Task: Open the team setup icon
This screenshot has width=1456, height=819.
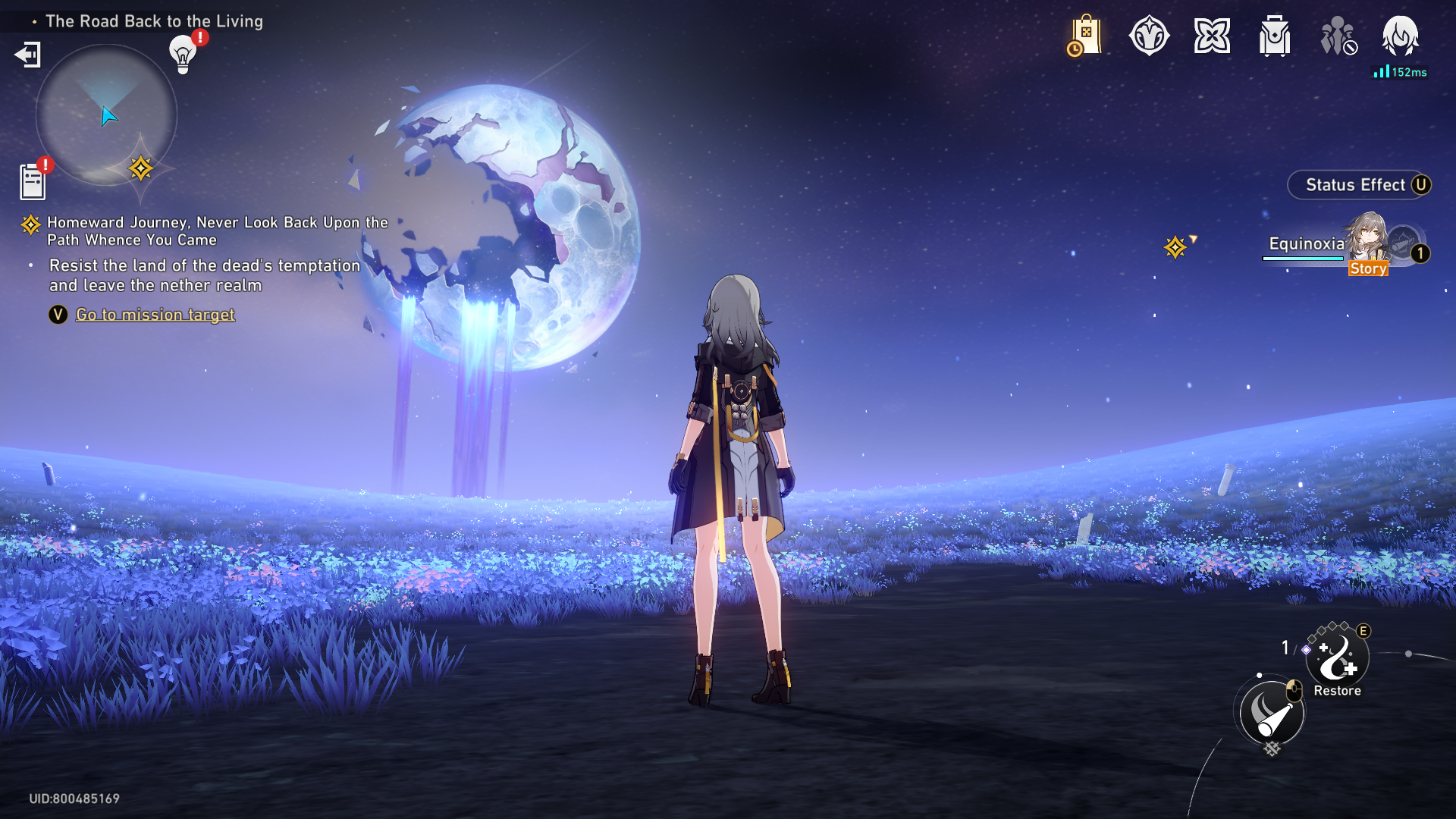Action: pos(1338,36)
